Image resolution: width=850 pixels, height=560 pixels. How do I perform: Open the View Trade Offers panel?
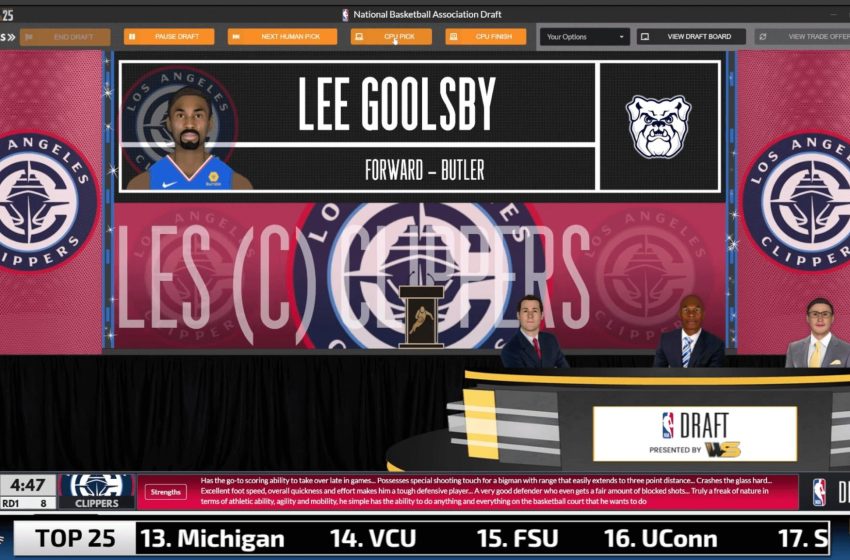[x=802, y=37]
